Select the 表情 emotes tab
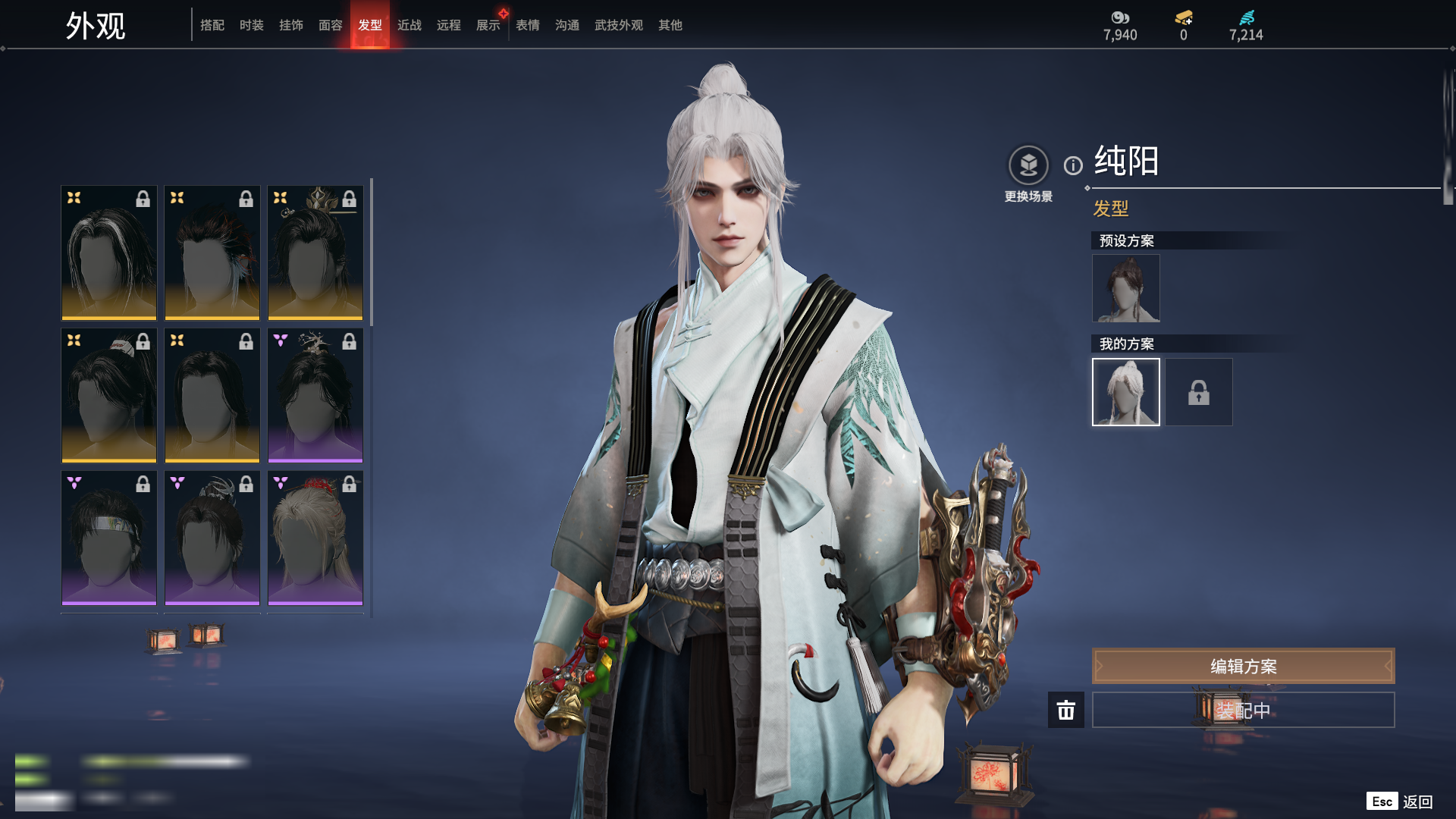Image resolution: width=1456 pixels, height=819 pixels. [528, 25]
